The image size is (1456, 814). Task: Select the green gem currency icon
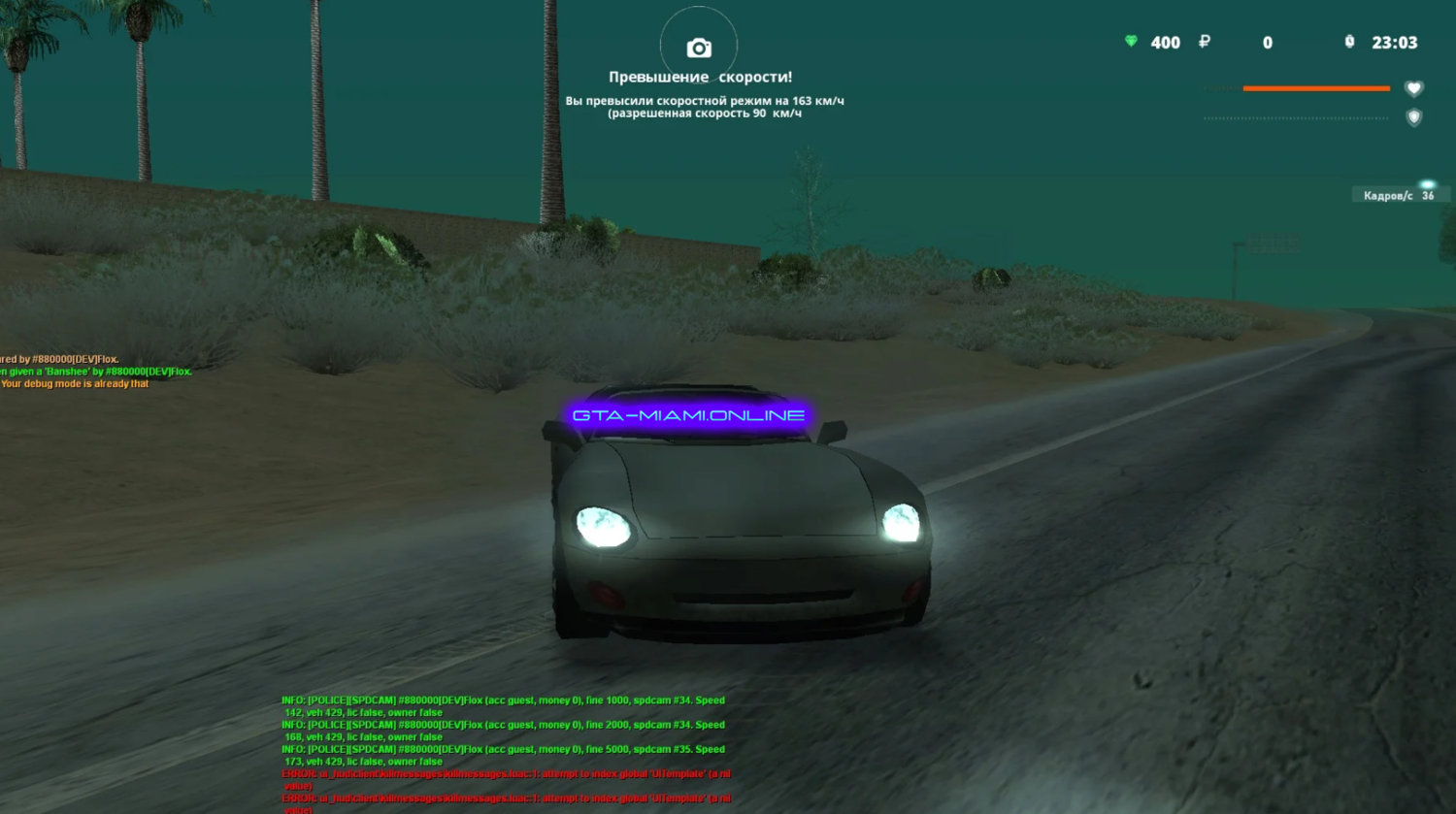pos(1129,43)
